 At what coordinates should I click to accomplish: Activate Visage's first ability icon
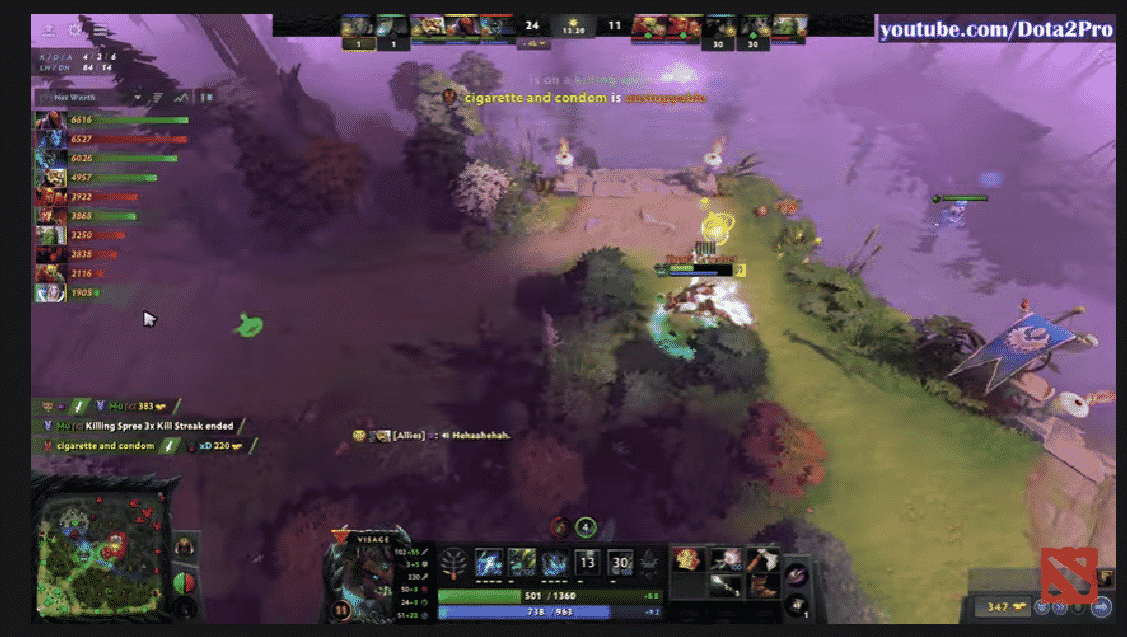(x=489, y=562)
